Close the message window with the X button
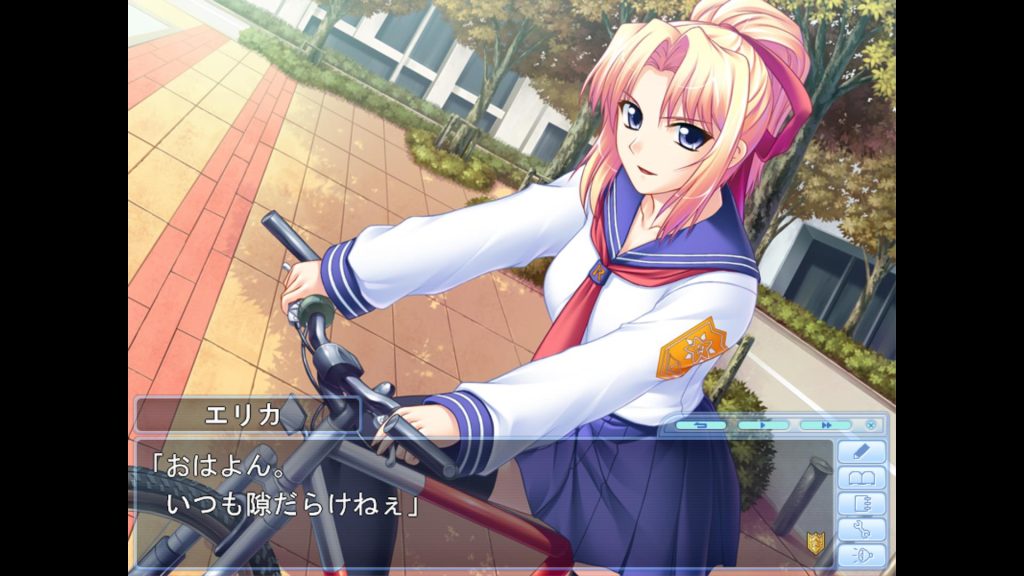The height and width of the screenshot is (576, 1024). pyautogui.click(x=870, y=425)
